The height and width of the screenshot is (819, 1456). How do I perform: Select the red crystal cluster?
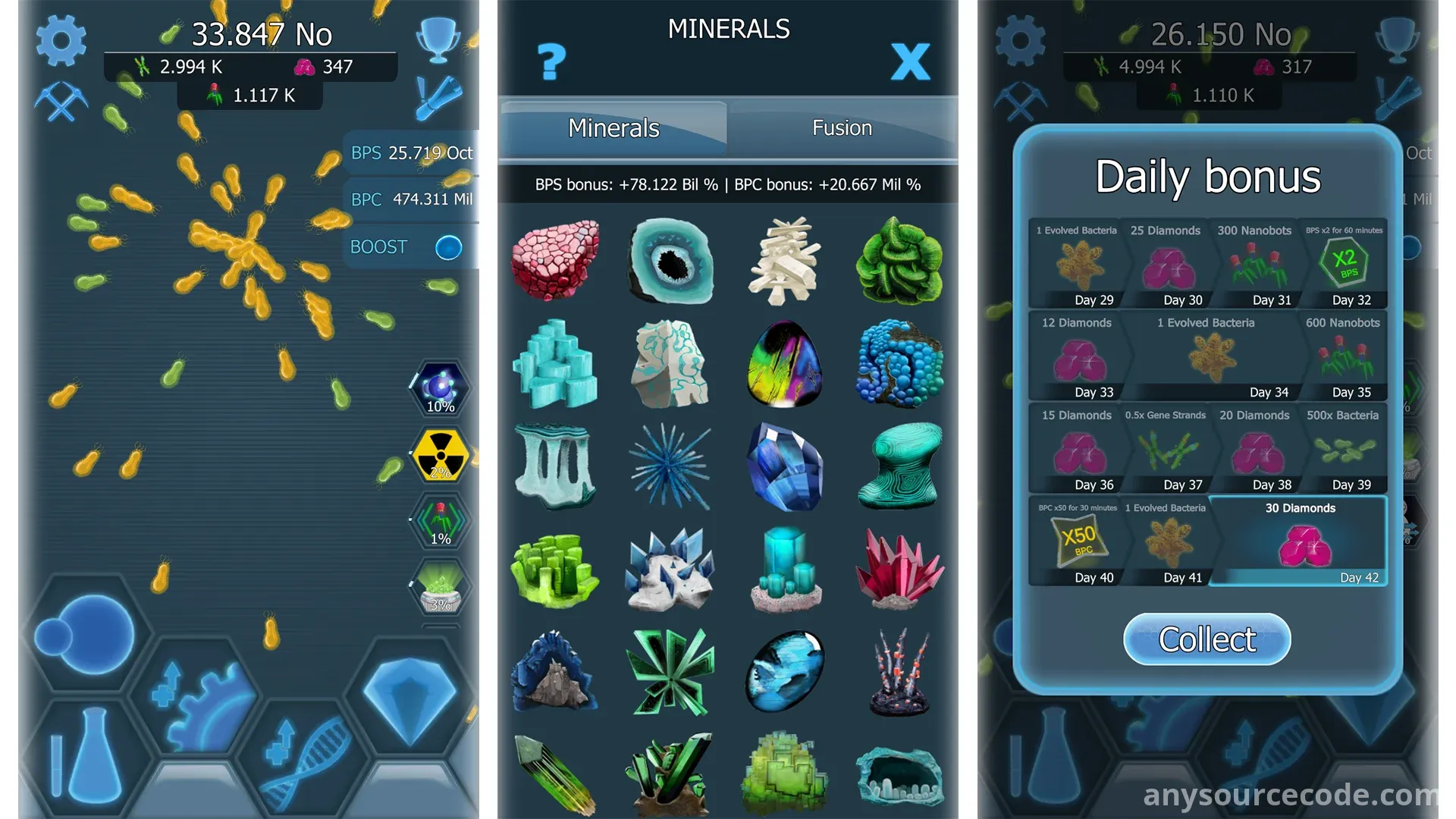(x=899, y=569)
